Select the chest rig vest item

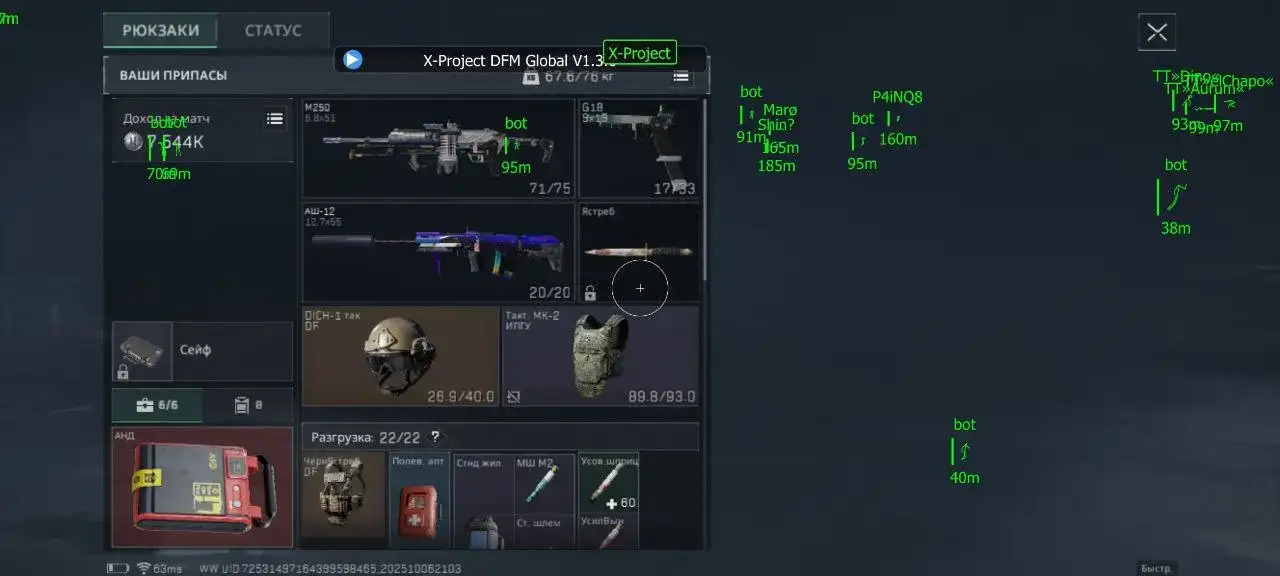(x=343, y=497)
